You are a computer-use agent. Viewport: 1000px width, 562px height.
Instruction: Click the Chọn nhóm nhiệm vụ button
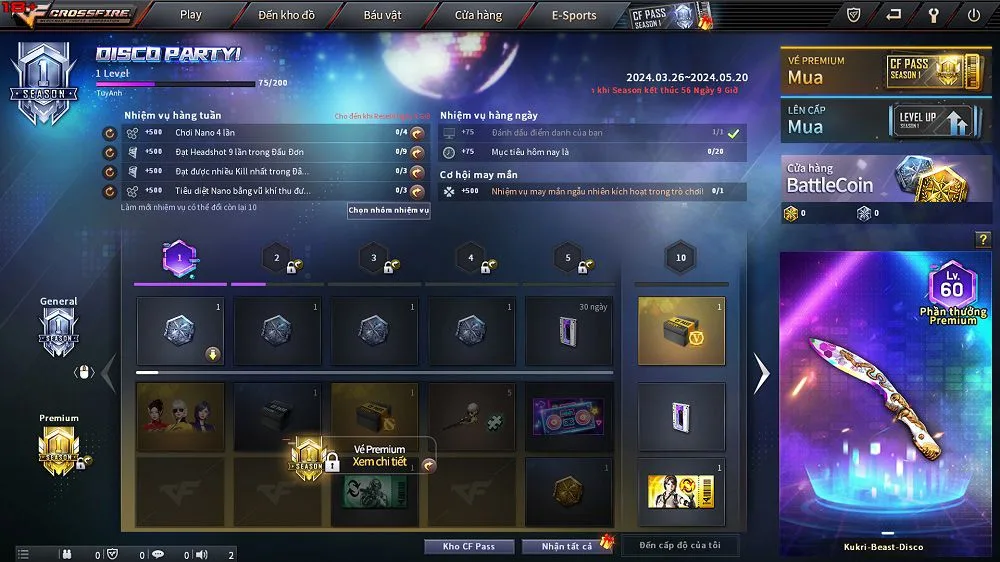pos(388,211)
